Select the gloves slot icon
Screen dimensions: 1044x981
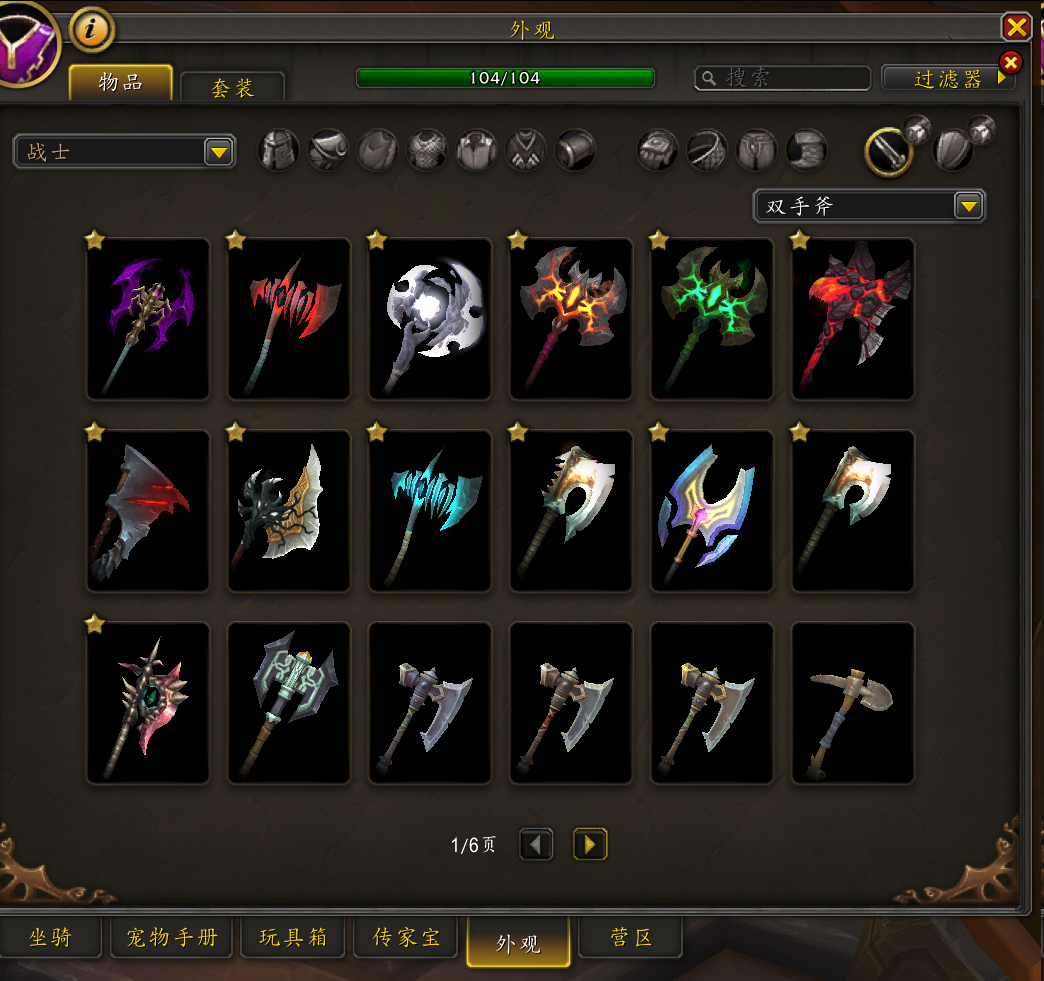[658, 151]
